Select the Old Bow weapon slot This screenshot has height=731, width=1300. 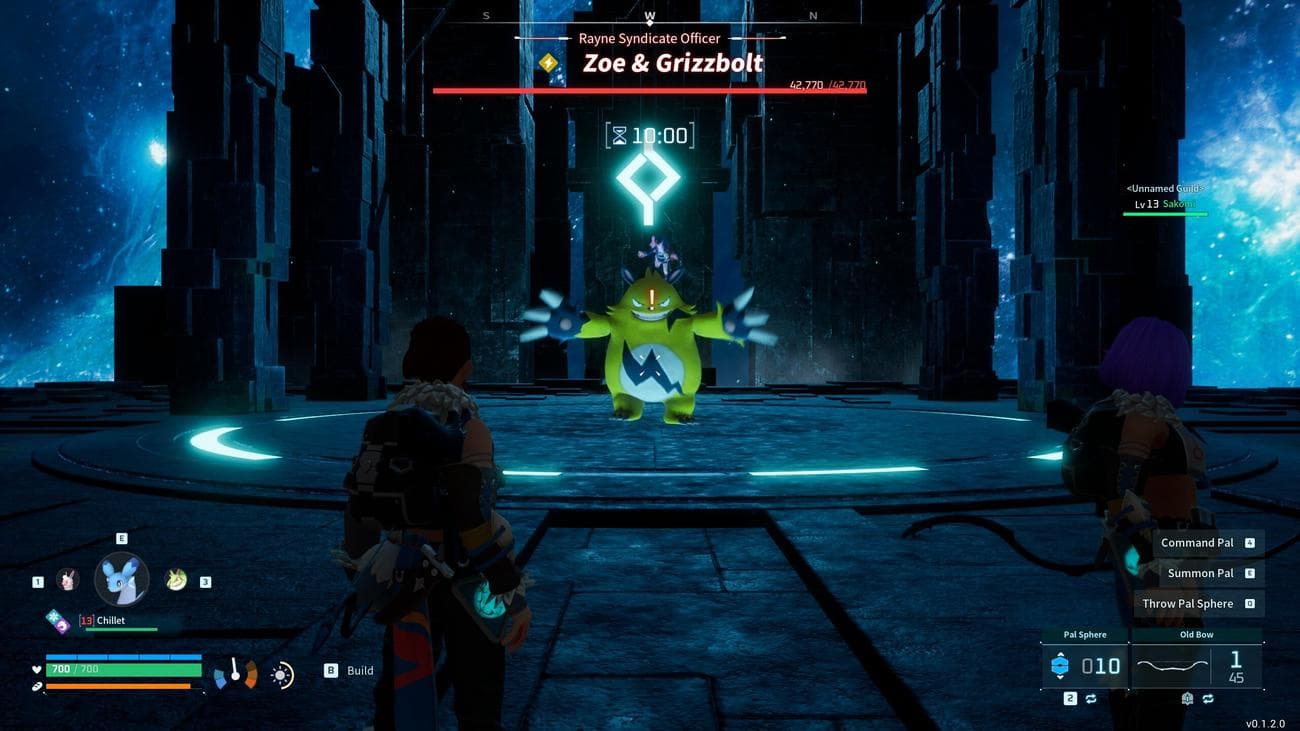1196,665
